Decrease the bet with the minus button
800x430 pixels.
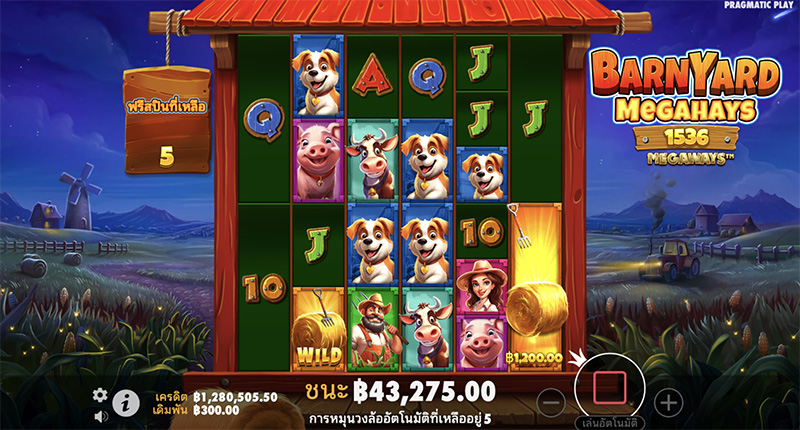tap(551, 403)
